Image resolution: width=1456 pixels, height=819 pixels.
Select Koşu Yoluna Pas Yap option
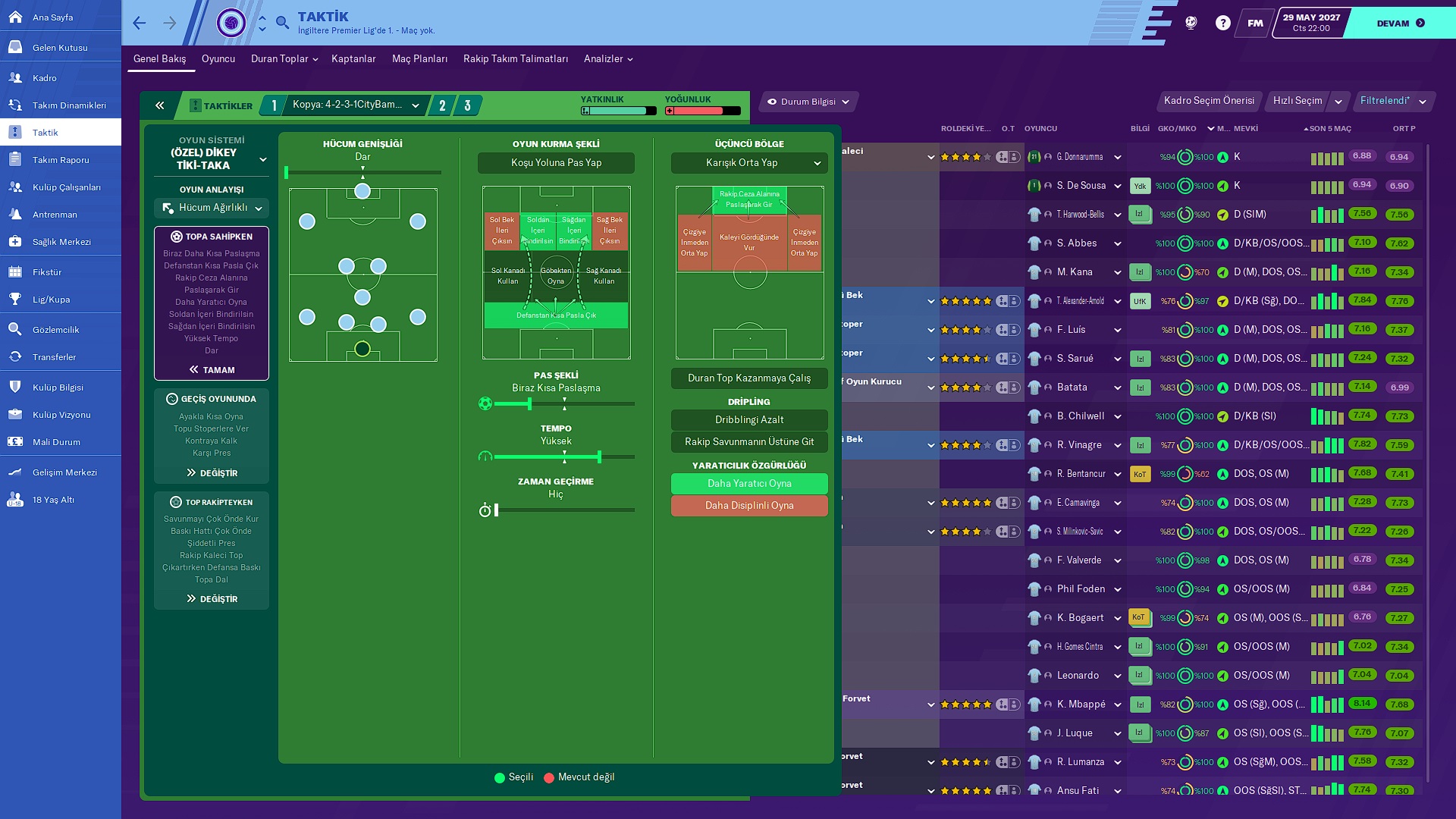point(556,163)
